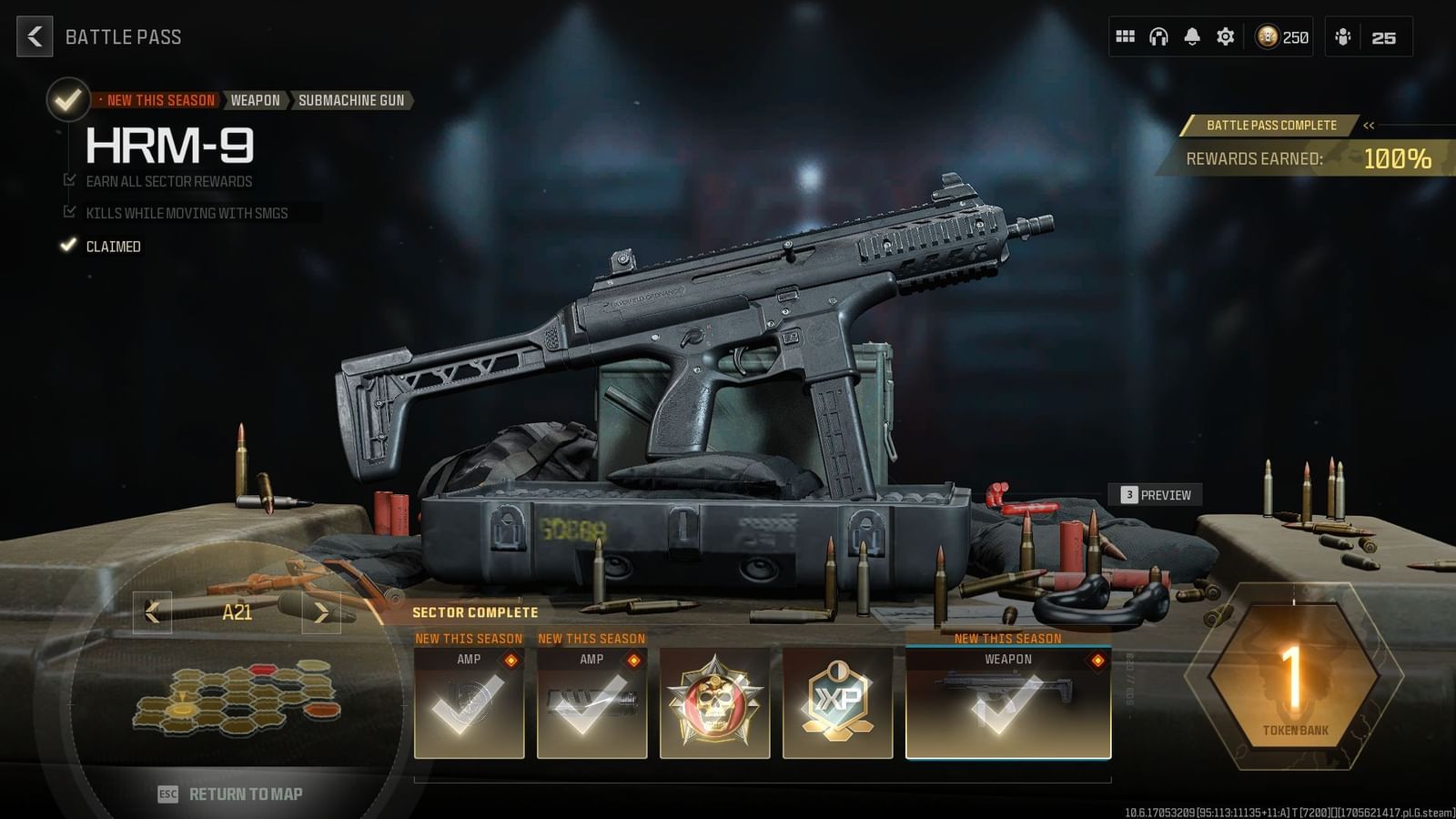Click left arrow beside A21 sector
The width and height of the screenshot is (1456, 819).
152,612
